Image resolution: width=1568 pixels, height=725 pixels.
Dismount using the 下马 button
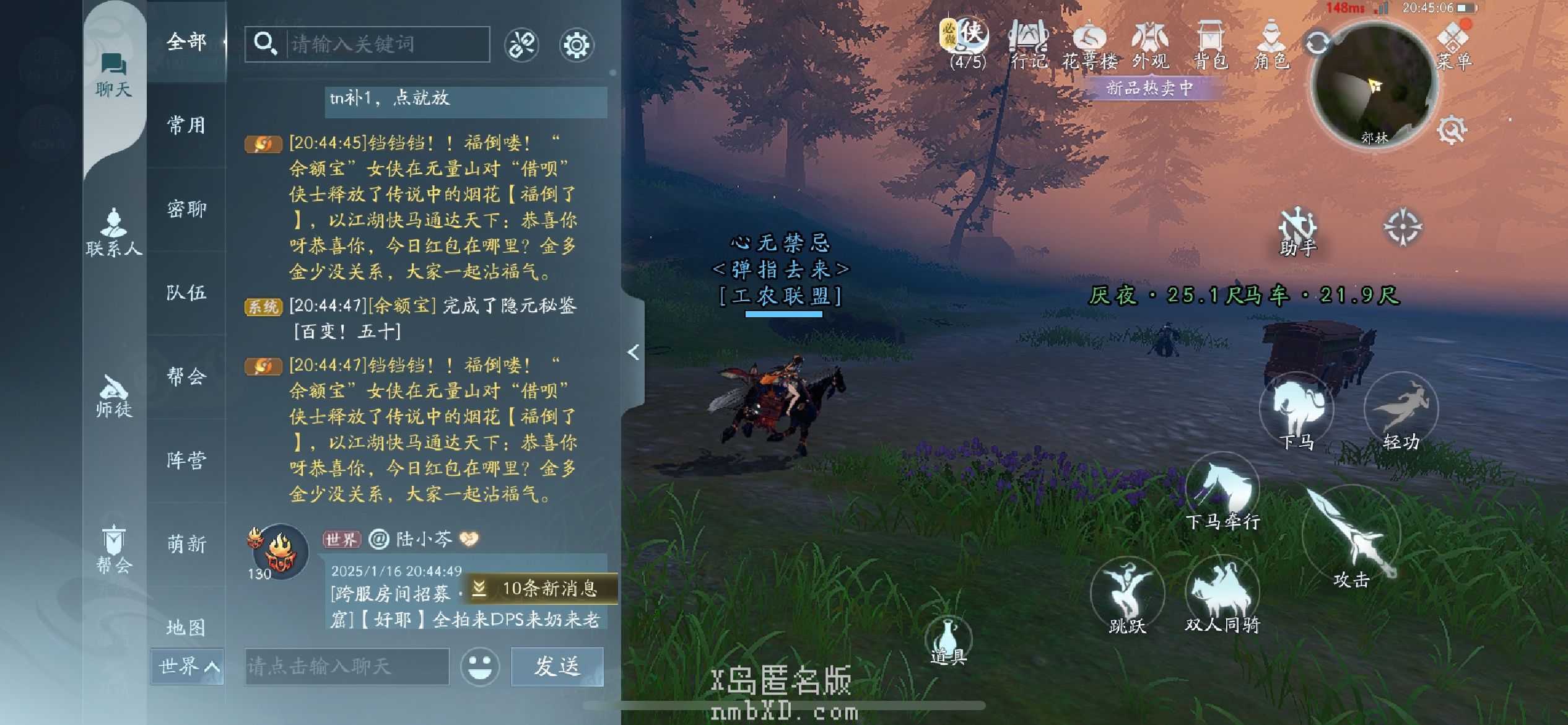point(1296,412)
